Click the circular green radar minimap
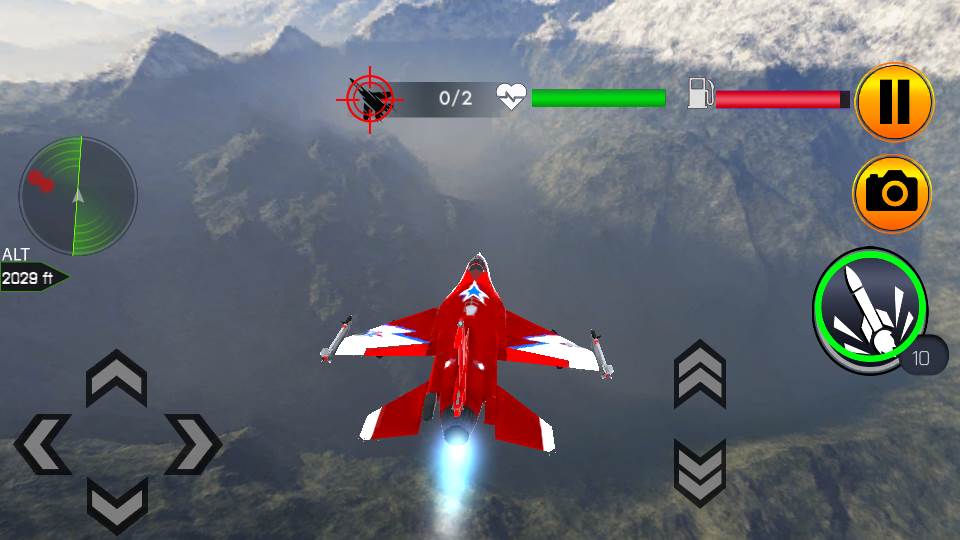This screenshot has width=960, height=540. tap(78, 195)
